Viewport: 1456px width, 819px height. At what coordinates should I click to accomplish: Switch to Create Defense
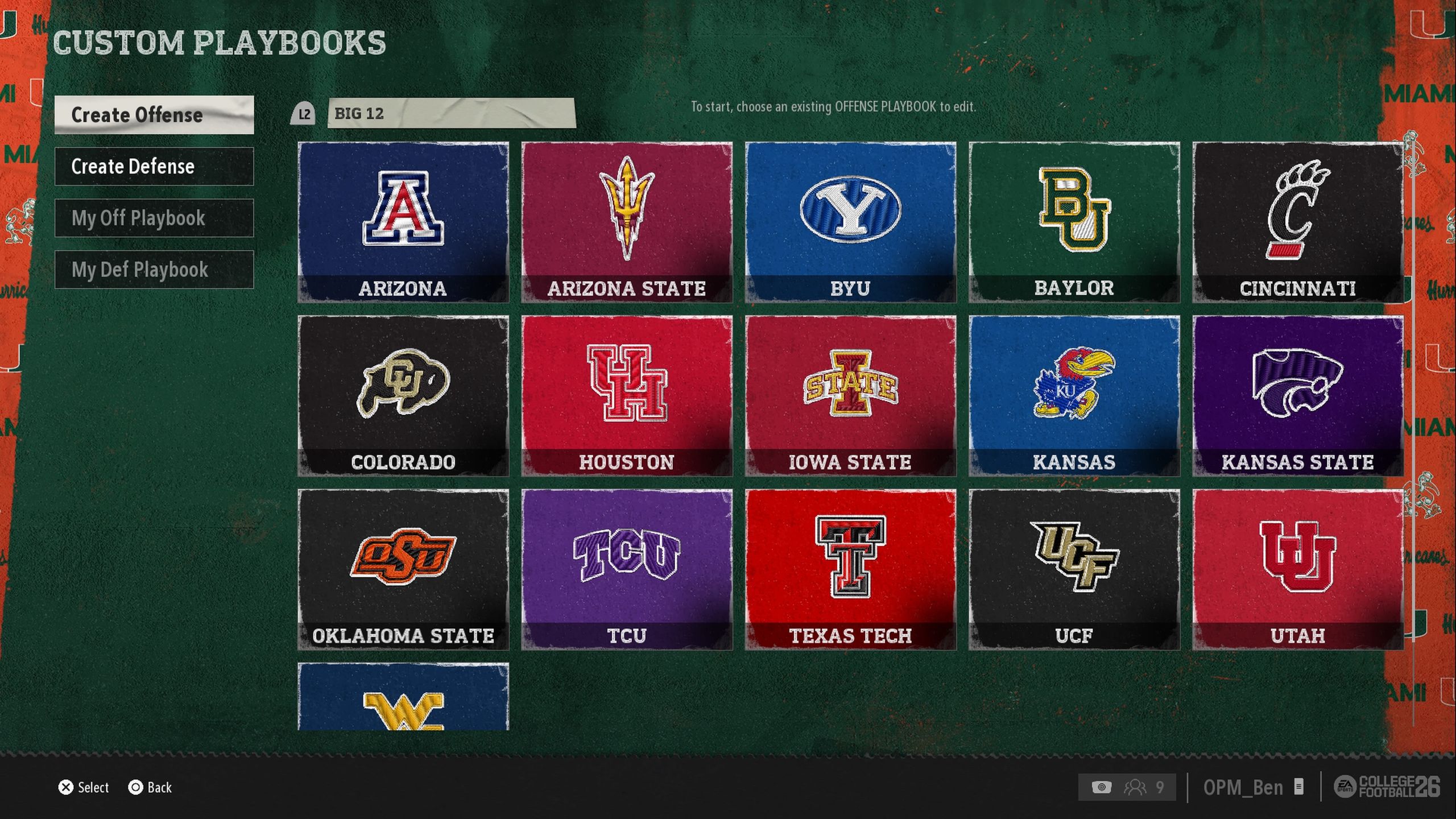point(154,167)
